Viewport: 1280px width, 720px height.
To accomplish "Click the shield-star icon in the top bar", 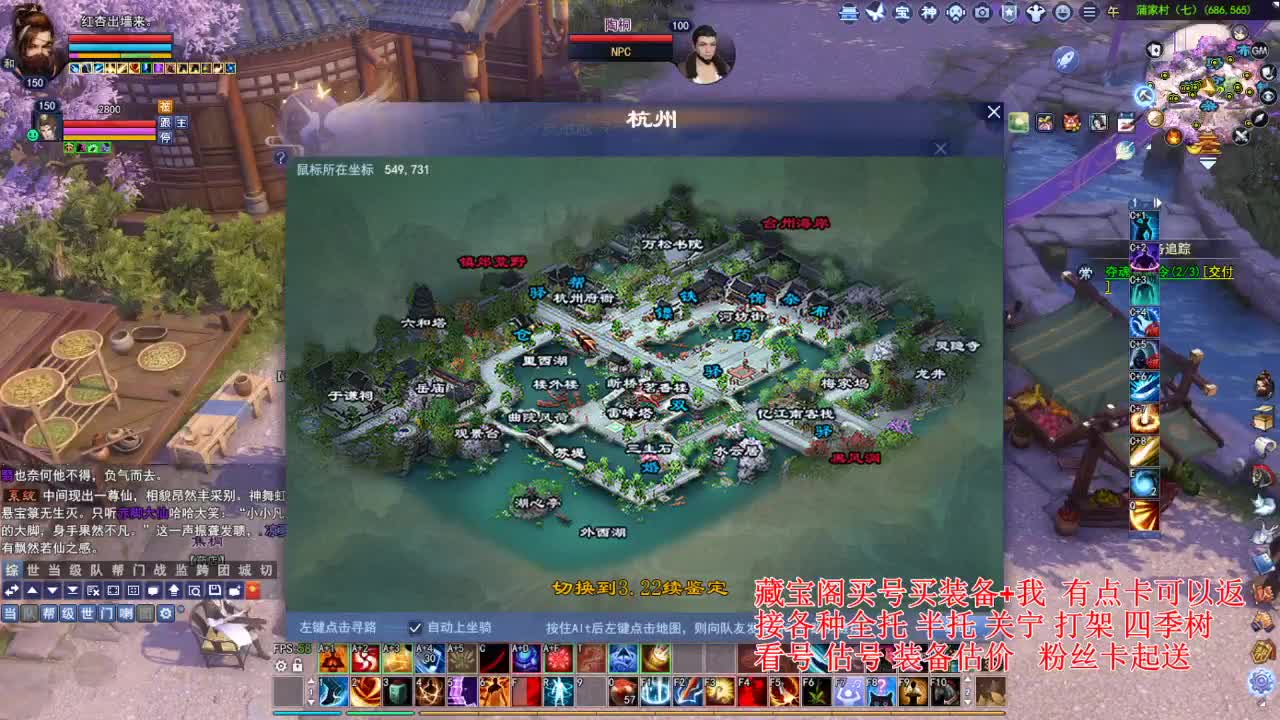I will click(x=1009, y=13).
